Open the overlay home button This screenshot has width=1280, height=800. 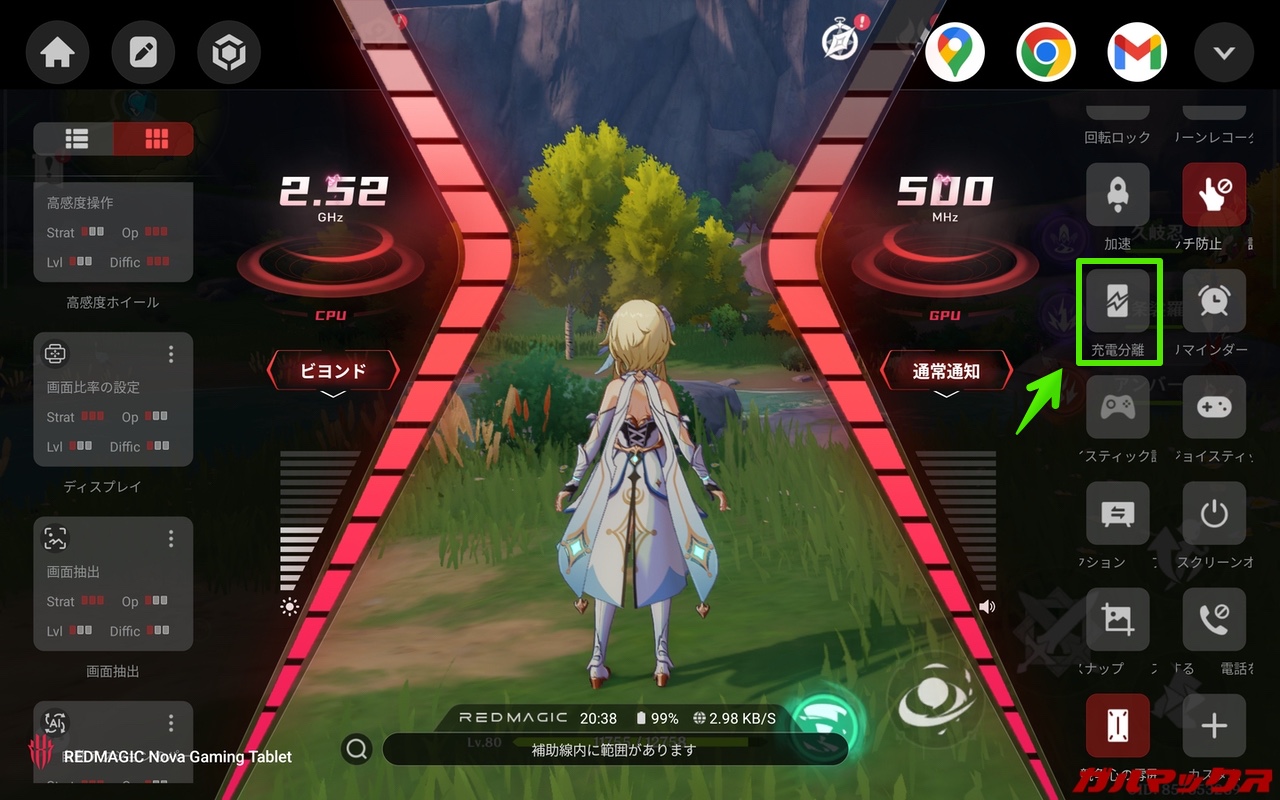[57, 52]
